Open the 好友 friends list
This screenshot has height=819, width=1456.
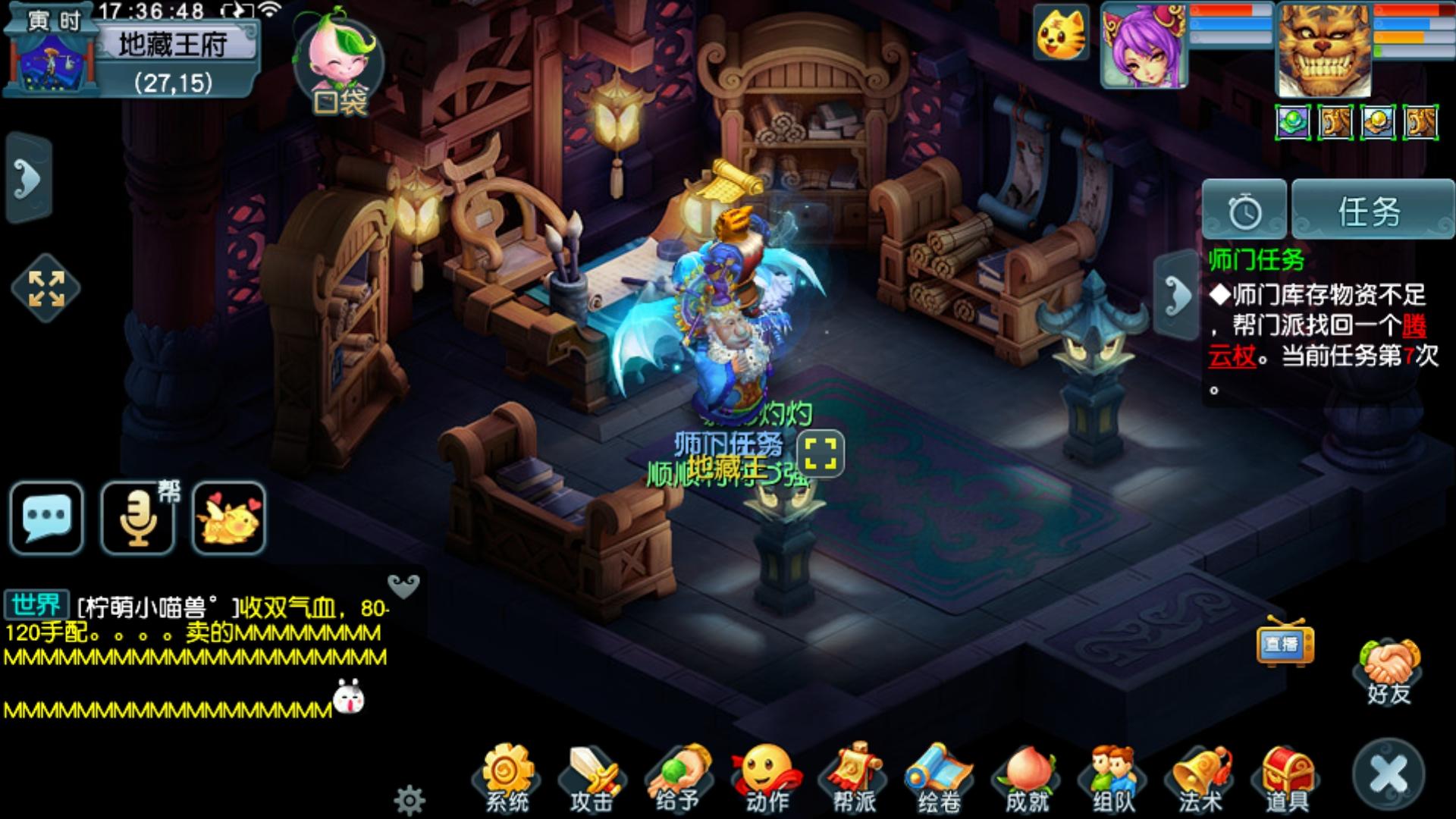tap(1389, 671)
